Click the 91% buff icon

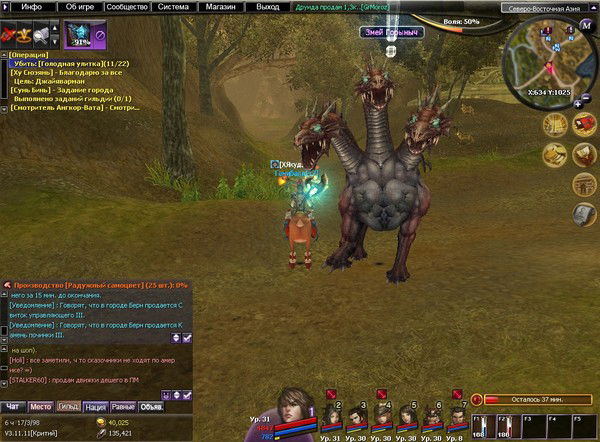click(x=78, y=34)
